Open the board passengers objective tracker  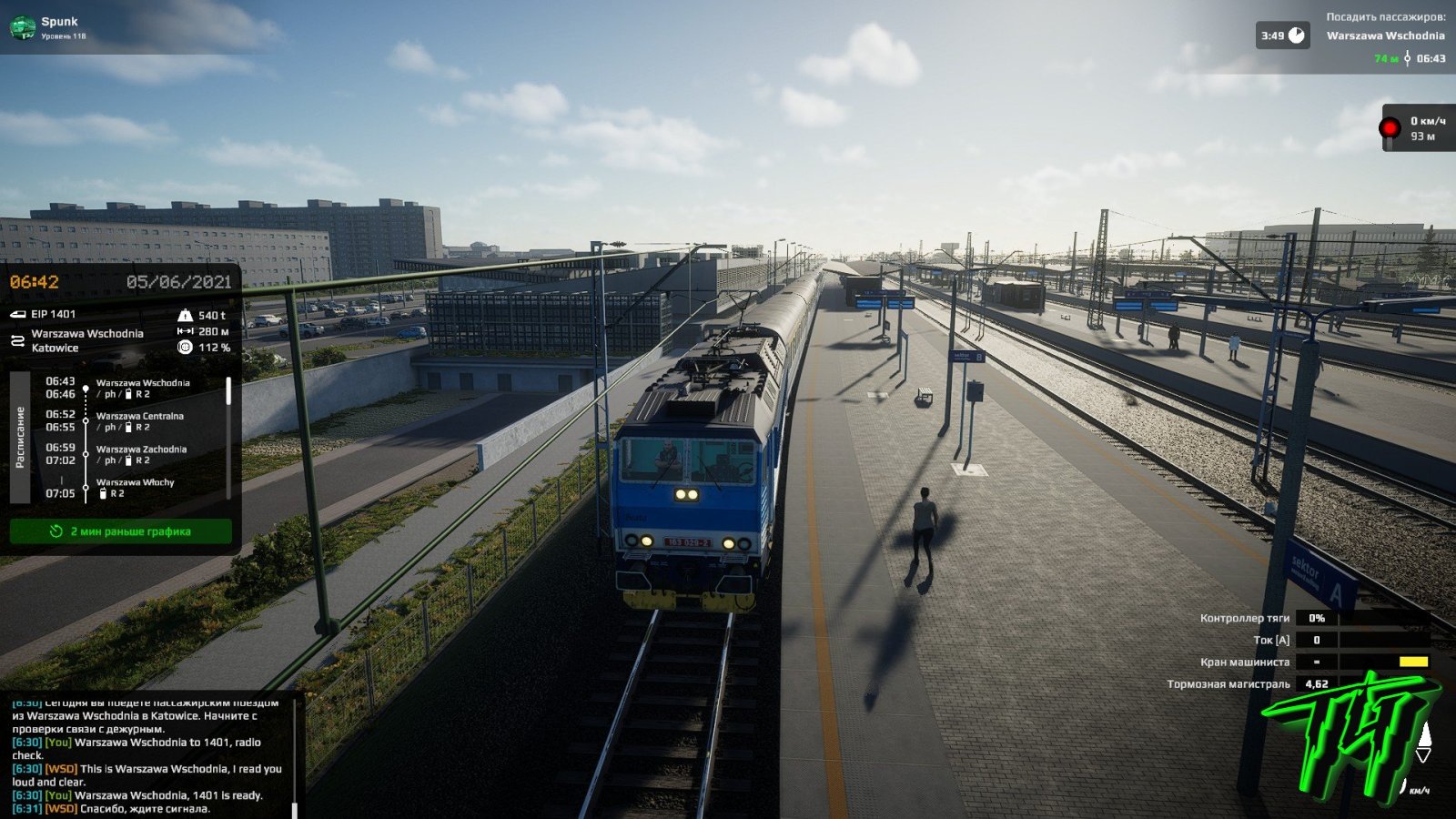coord(1384,36)
